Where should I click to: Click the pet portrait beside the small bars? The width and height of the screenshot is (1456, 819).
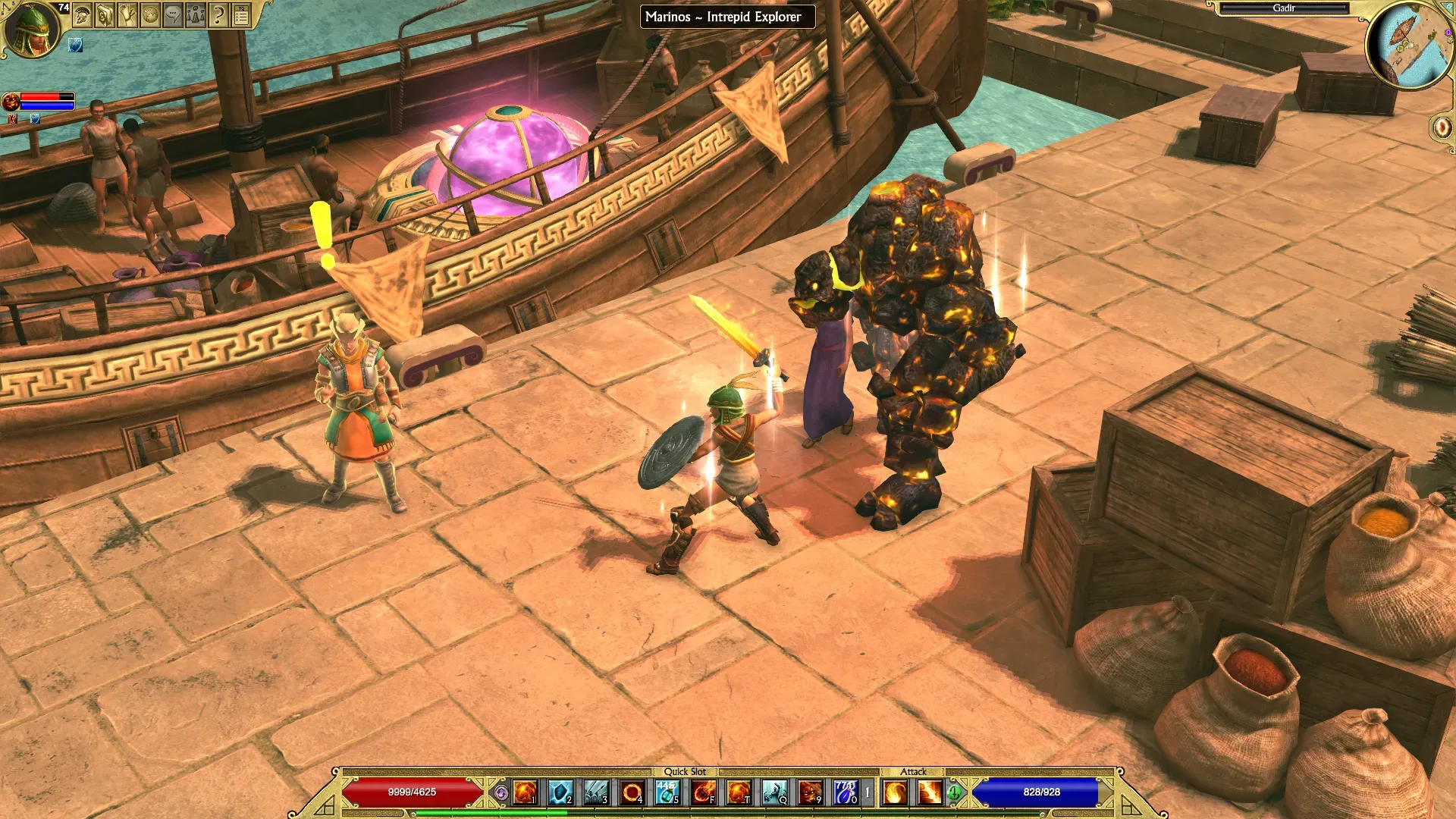click(x=11, y=101)
